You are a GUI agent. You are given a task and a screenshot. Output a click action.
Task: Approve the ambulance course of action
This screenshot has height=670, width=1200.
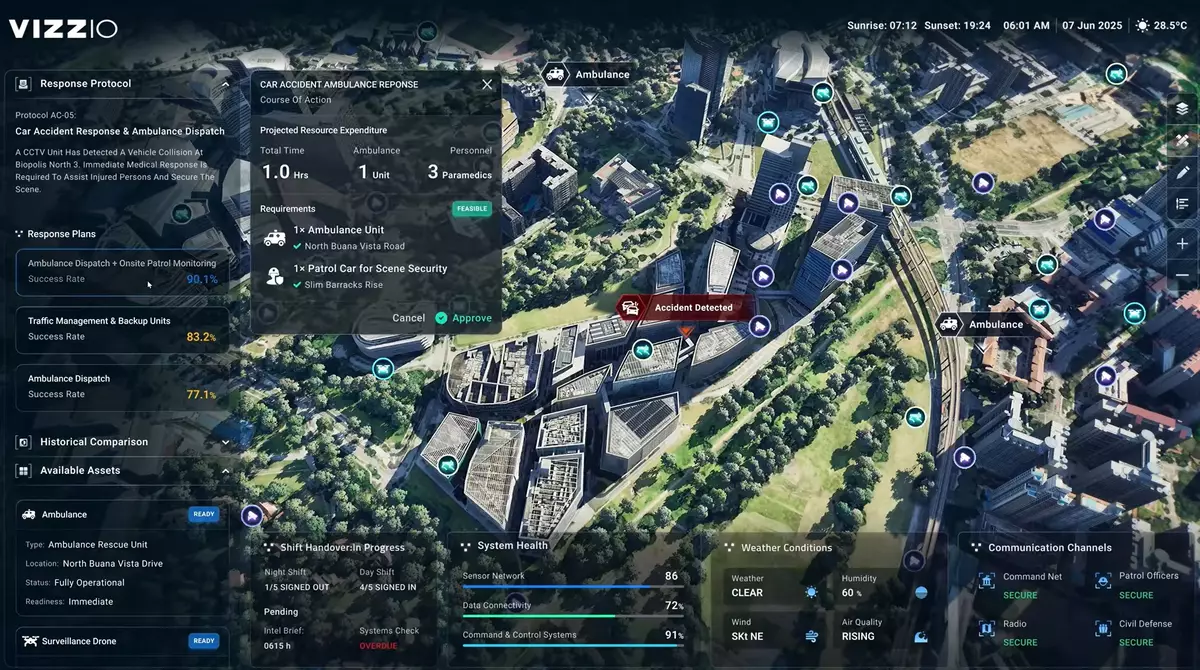click(x=463, y=318)
